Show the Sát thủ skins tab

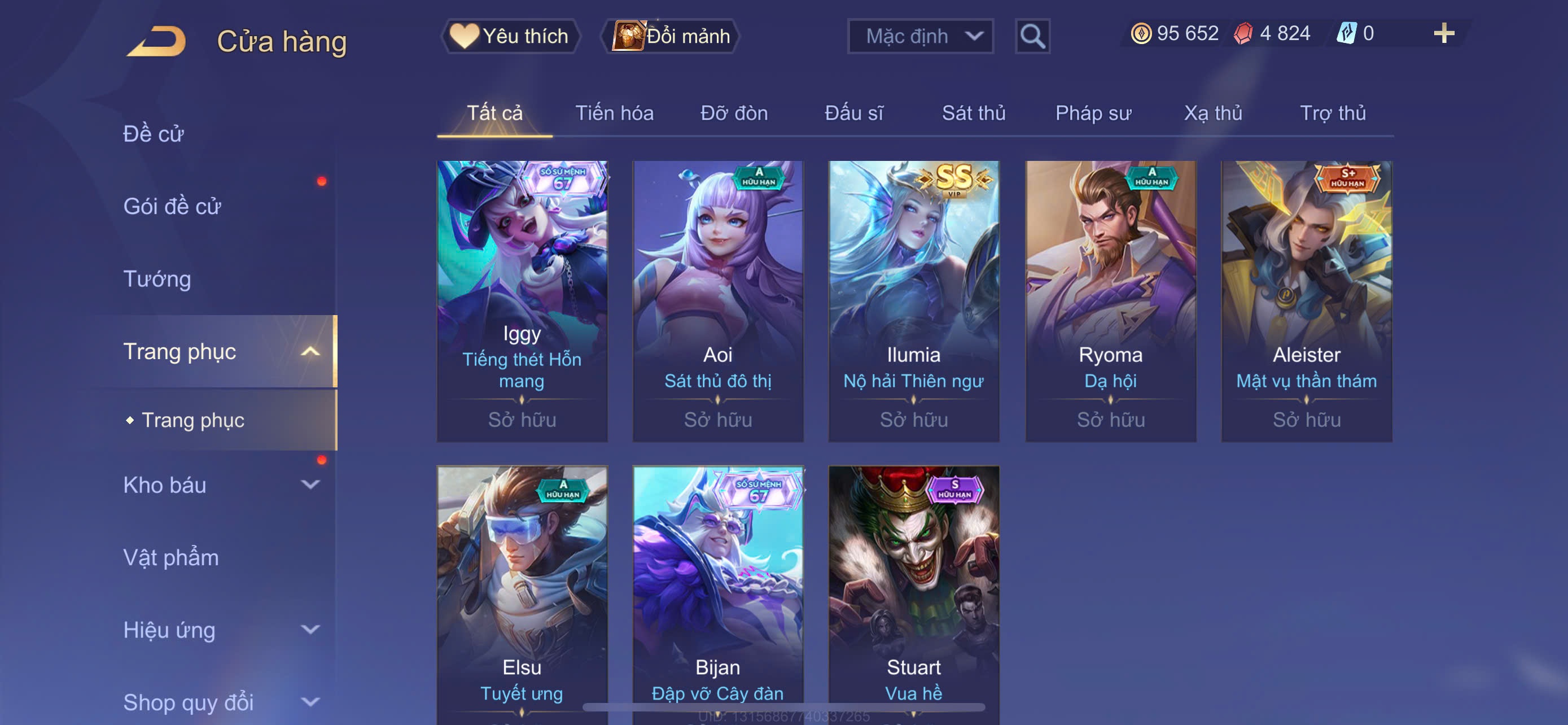pos(973,113)
